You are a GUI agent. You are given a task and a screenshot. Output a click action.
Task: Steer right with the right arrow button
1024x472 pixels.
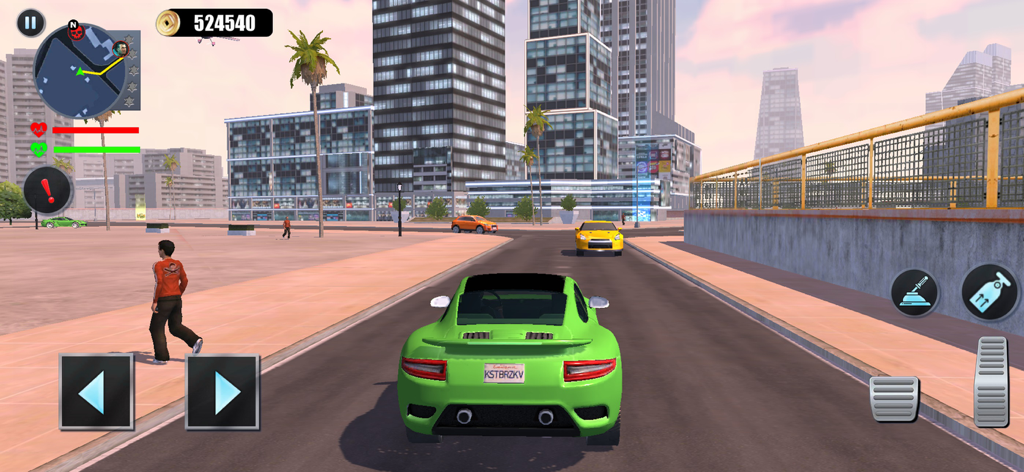click(222, 392)
